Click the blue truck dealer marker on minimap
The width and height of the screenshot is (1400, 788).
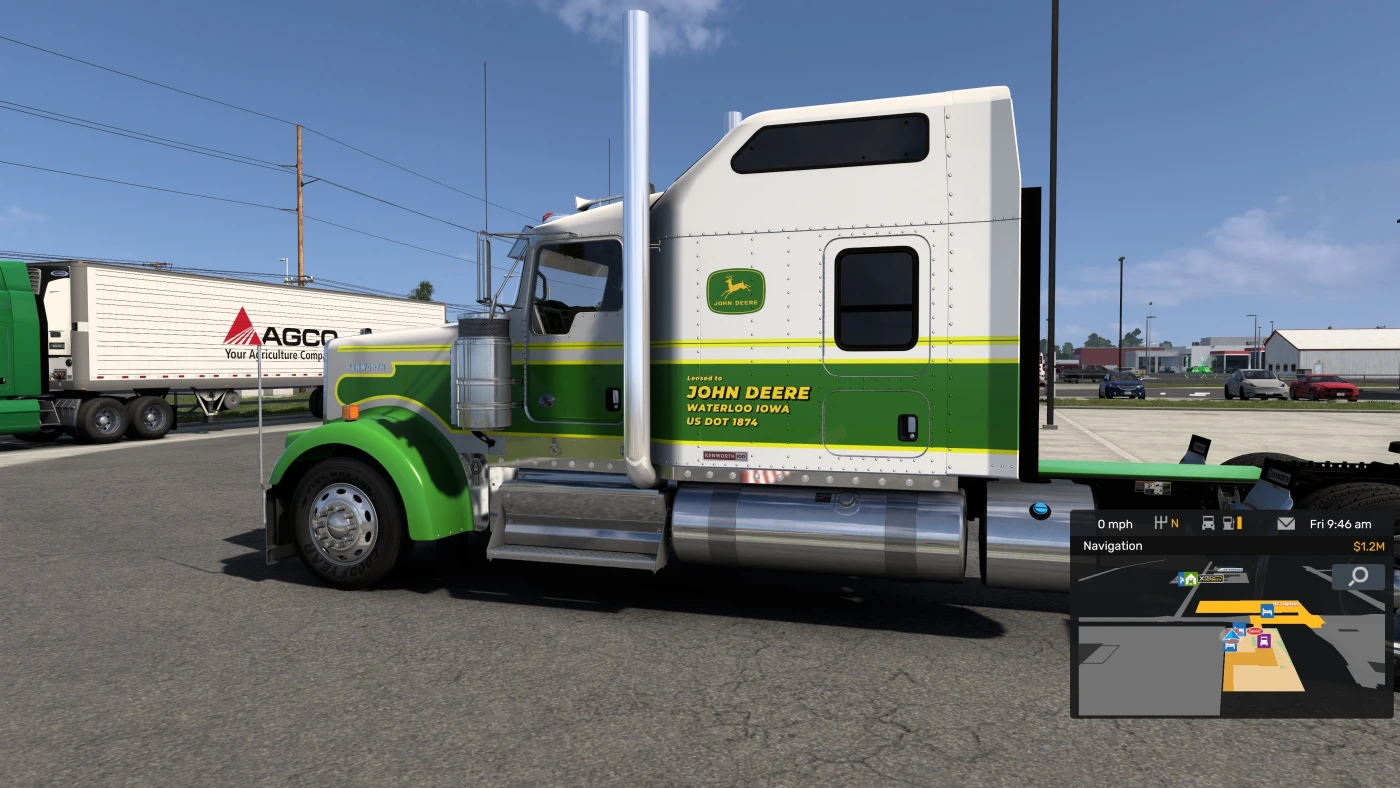coord(1239,628)
